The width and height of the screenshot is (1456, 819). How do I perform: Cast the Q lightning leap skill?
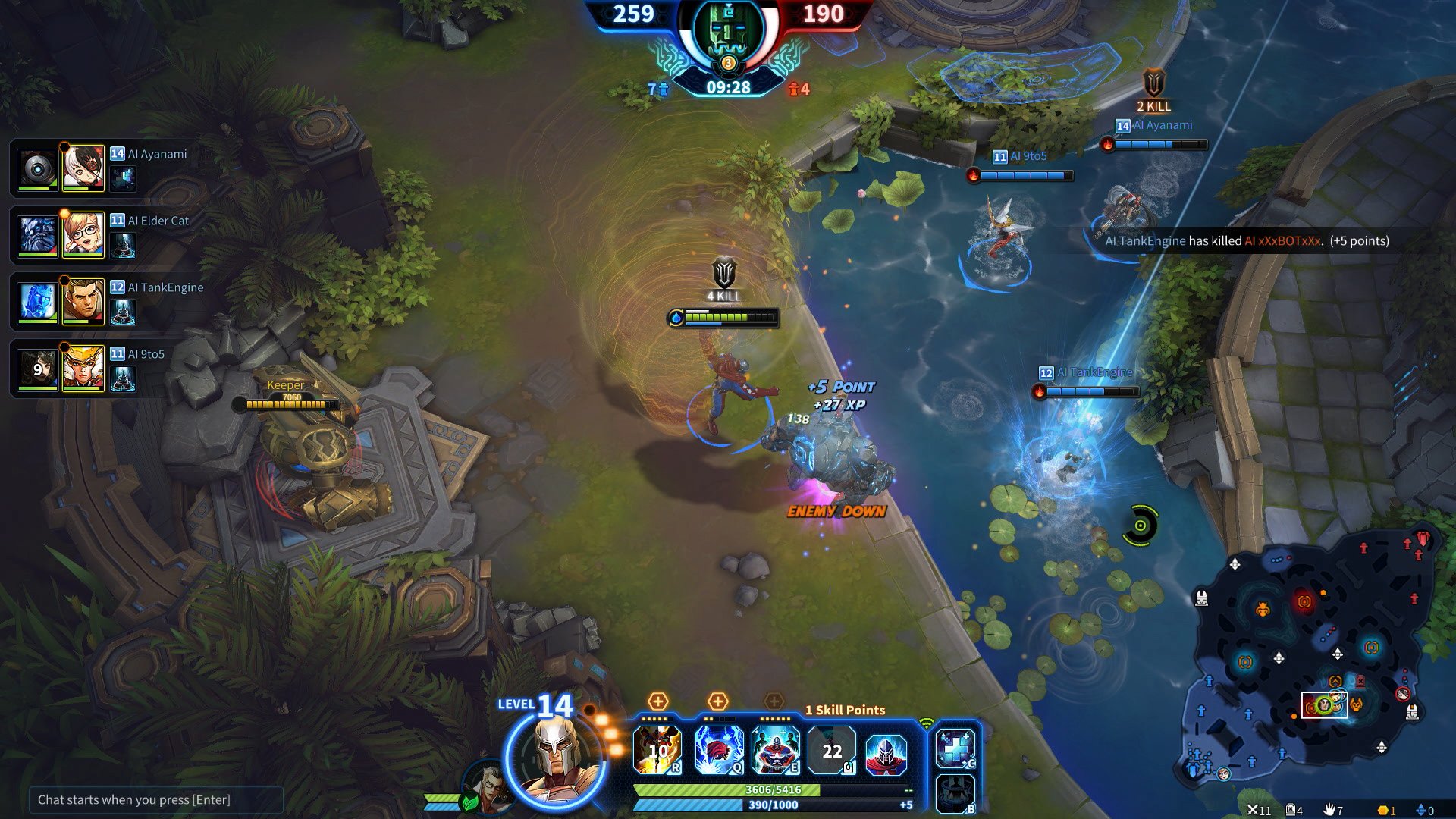[x=718, y=750]
